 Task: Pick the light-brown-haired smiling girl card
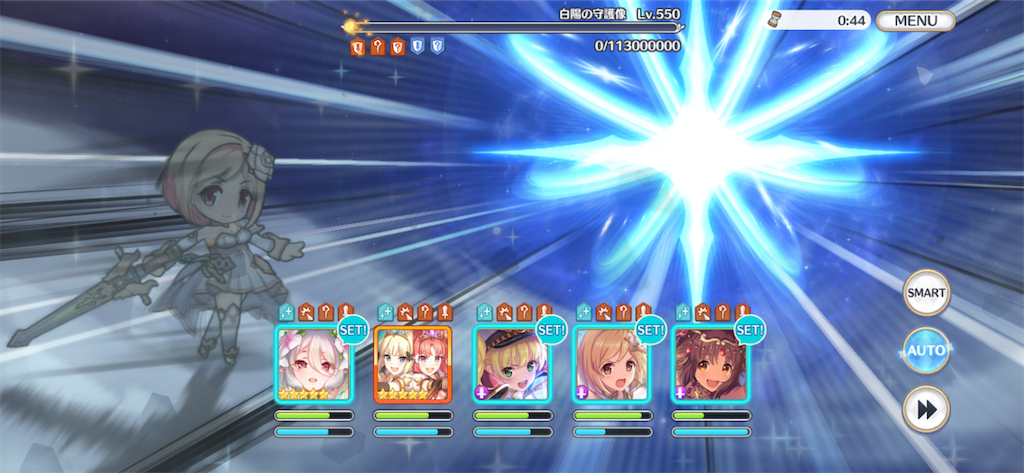[611, 365]
